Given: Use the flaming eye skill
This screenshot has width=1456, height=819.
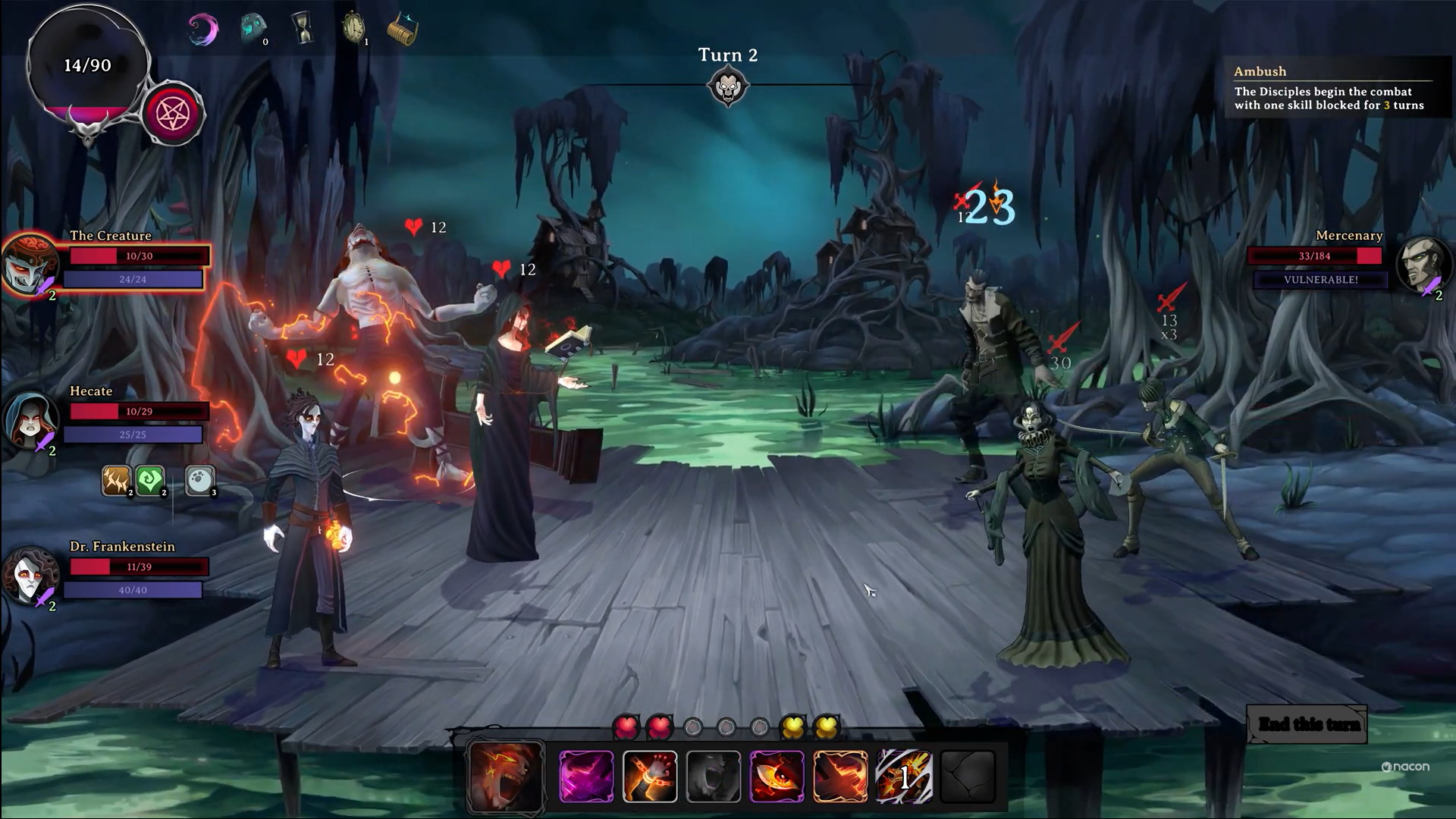Looking at the screenshot, I should pyautogui.click(x=777, y=776).
